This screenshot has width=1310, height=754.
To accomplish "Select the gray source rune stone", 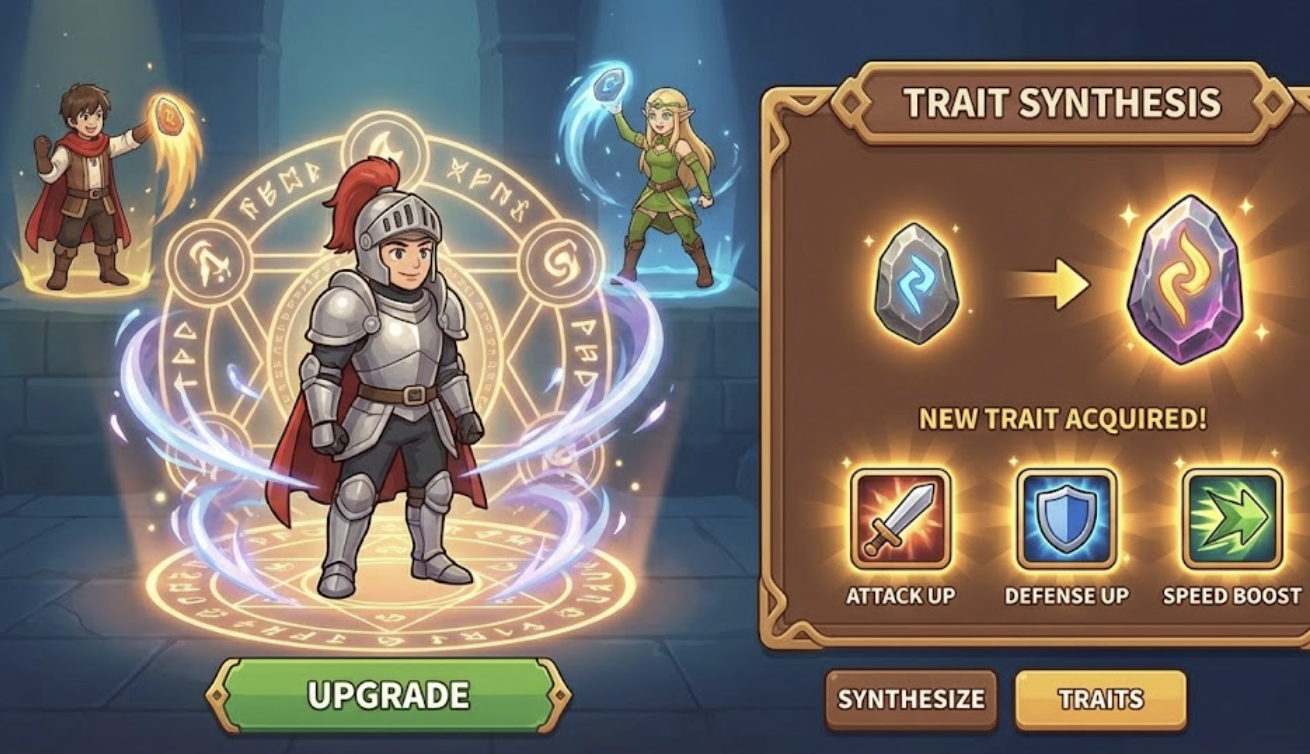I will pyautogui.click(x=916, y=284).
